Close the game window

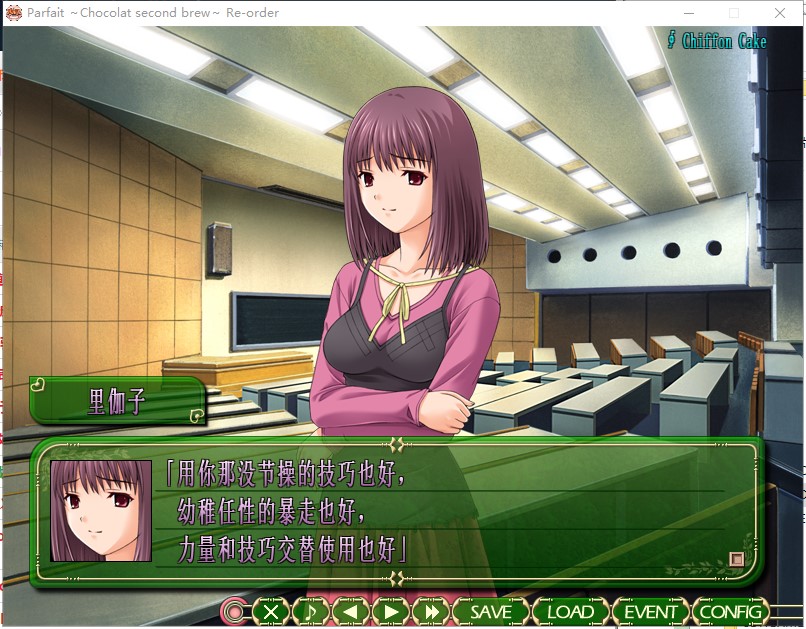780,13
